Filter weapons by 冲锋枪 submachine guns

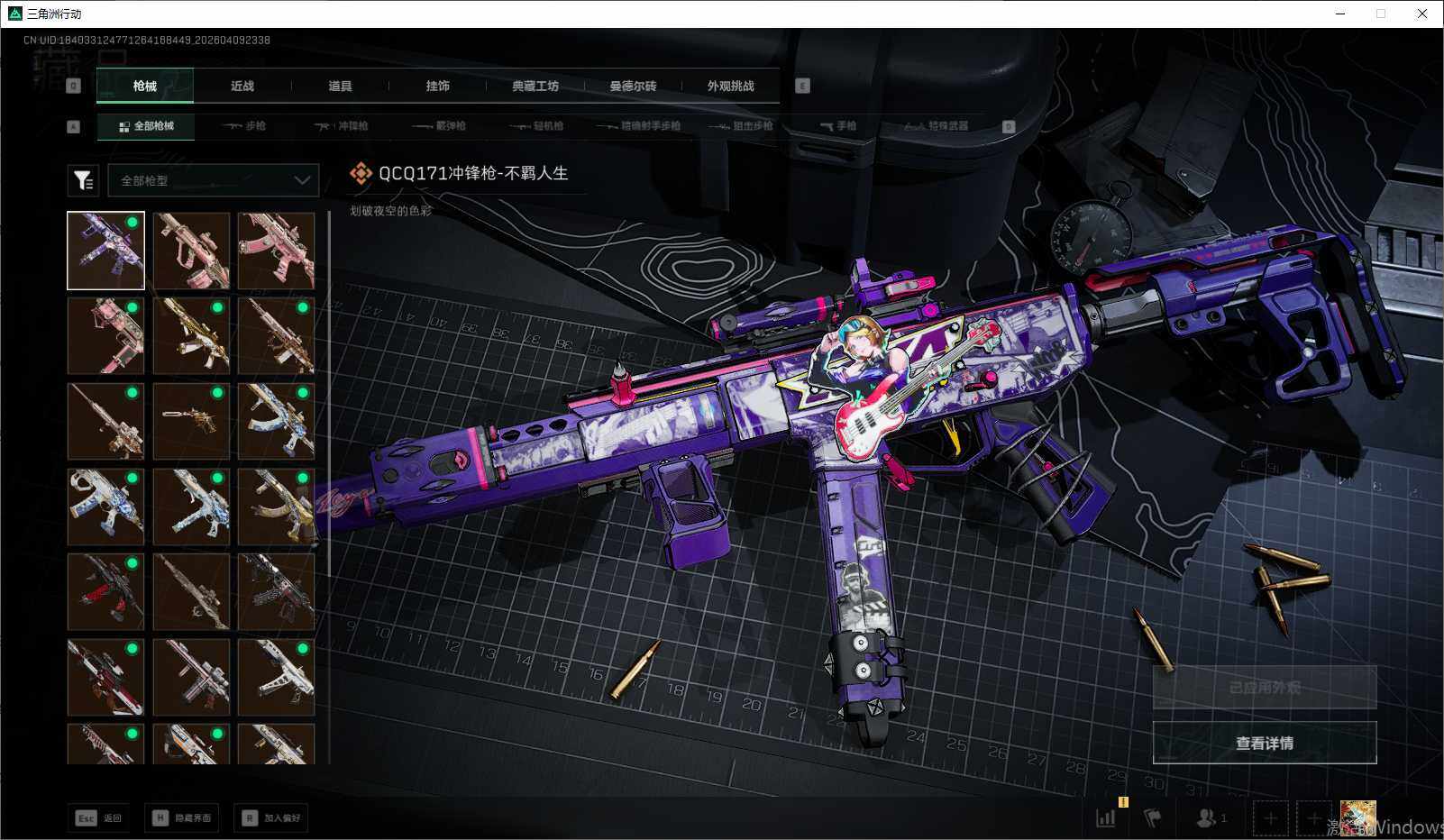click(x=342, y=126)
